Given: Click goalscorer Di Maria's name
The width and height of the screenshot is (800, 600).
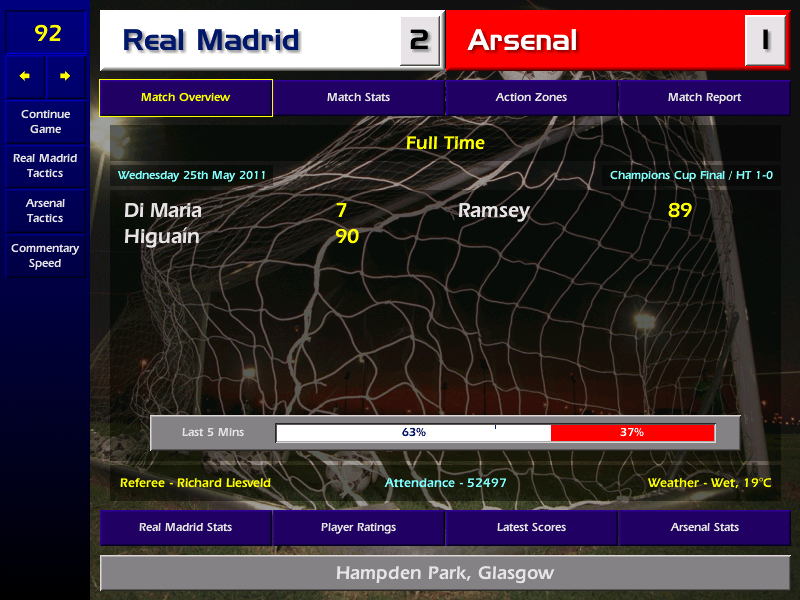Looking at the screenshot, I should (x=163, y=210).
